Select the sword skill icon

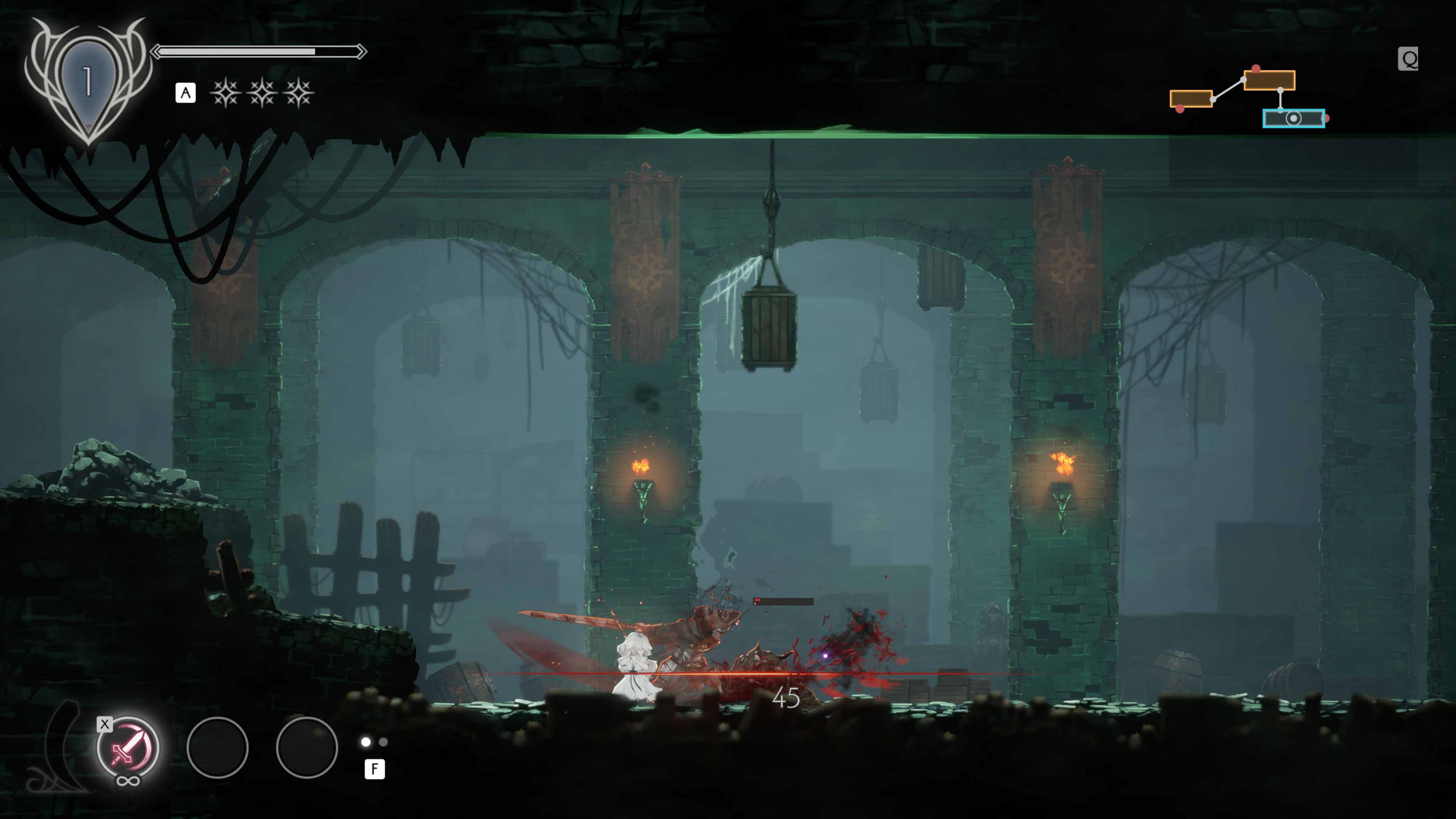pyautogui.click(x=128, y=748)
